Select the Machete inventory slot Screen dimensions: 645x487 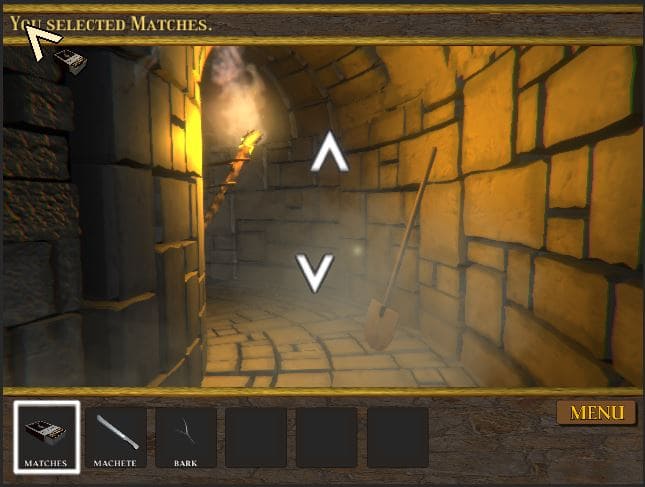(116, 437)
